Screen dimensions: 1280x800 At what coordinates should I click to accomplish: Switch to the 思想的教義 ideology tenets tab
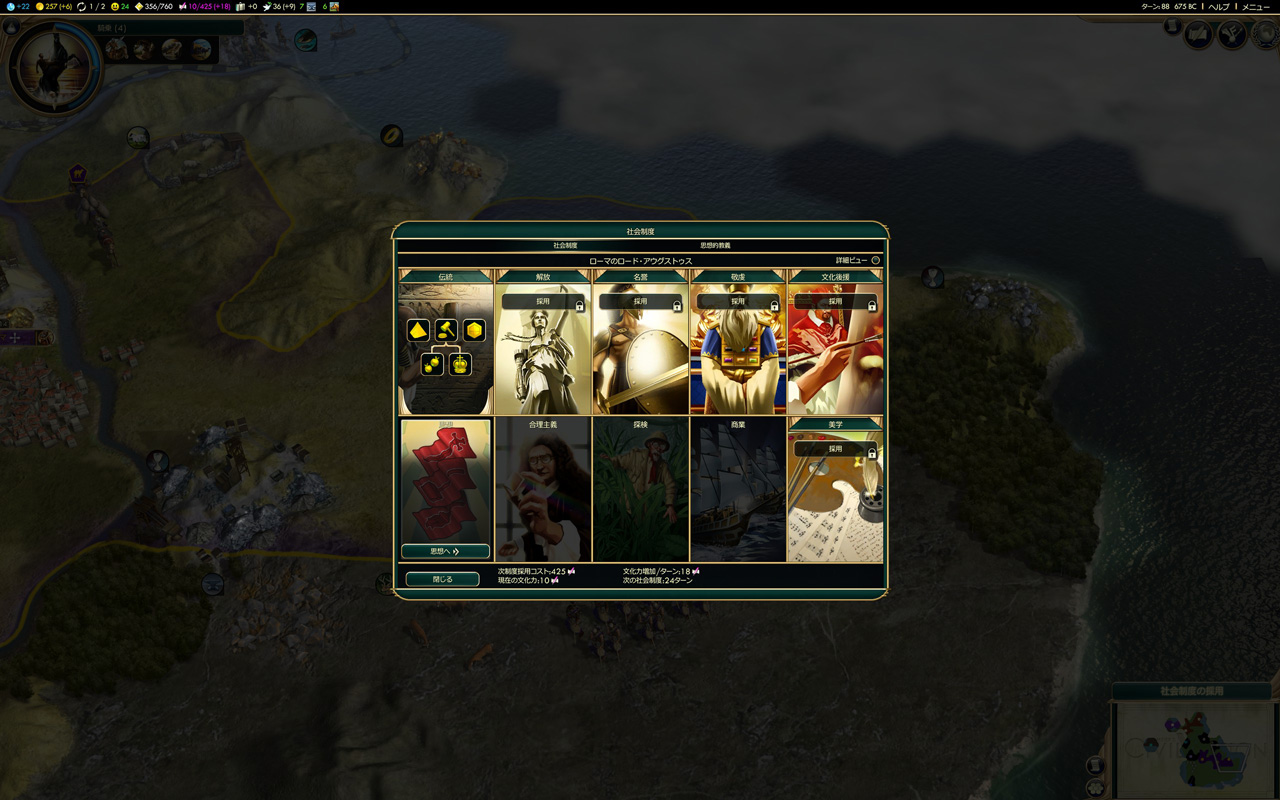tap(715, 245)
